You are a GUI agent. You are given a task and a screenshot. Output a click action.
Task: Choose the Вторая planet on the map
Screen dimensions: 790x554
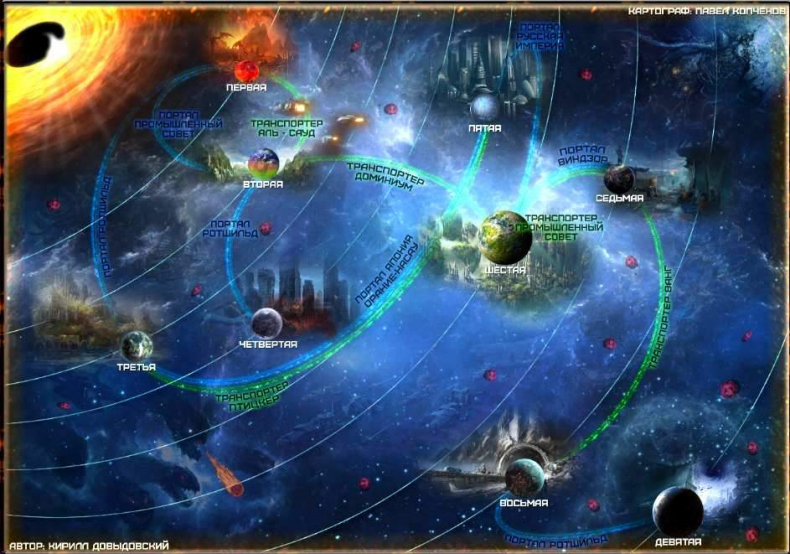pyautogui.click(x=263, y=163)
